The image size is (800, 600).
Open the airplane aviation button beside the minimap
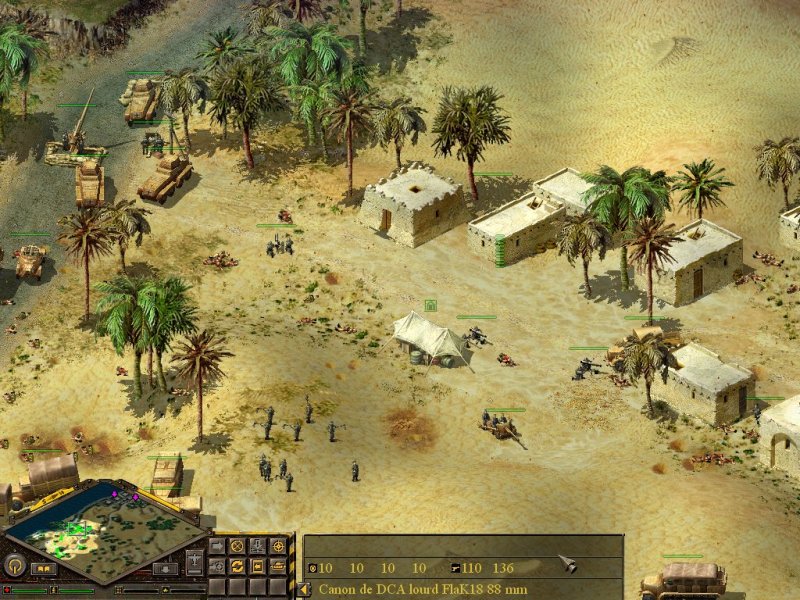click(x=194, y=561)
